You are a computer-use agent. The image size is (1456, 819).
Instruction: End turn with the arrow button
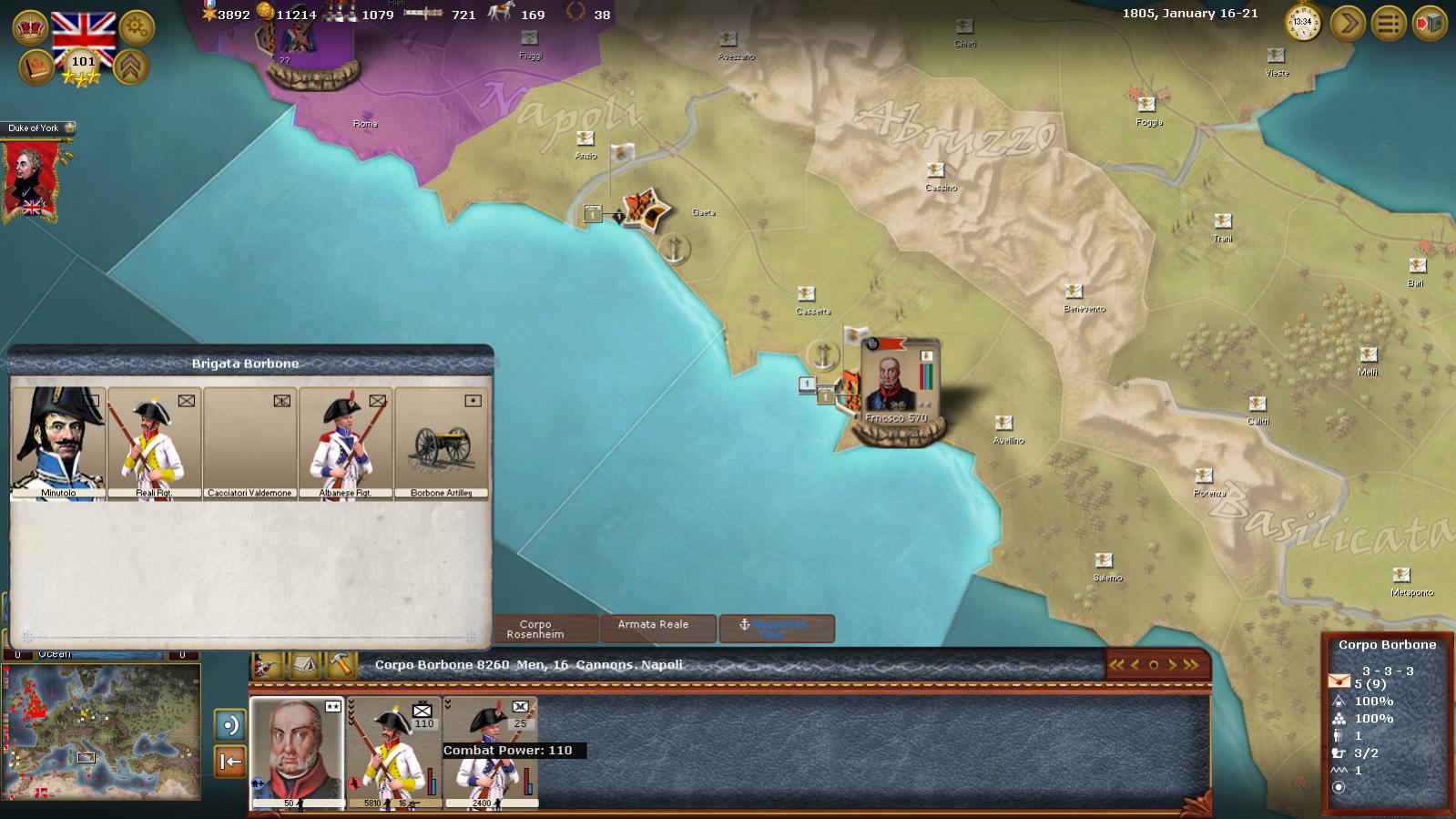[1348, 23]
